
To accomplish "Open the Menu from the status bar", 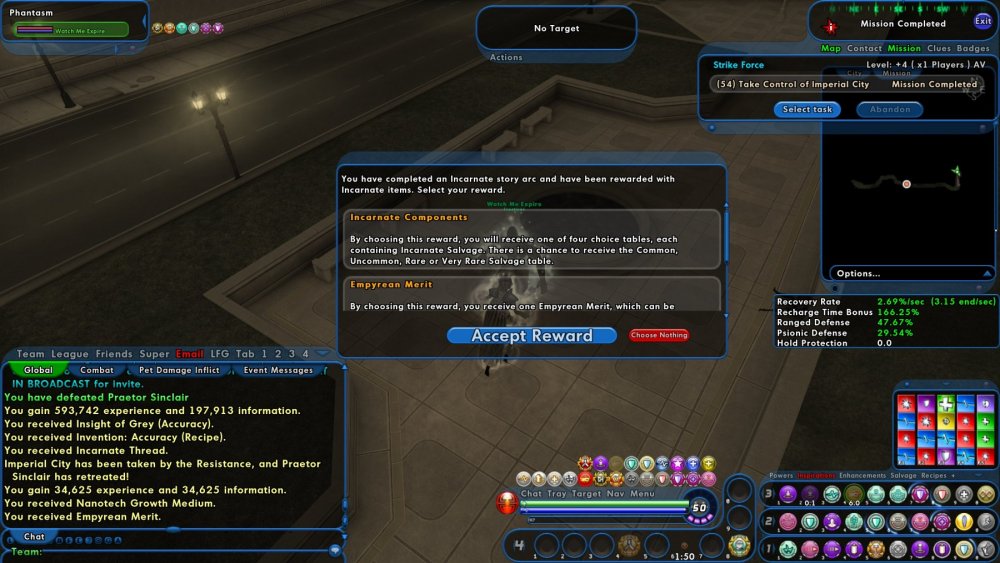I will click(642, 493).
